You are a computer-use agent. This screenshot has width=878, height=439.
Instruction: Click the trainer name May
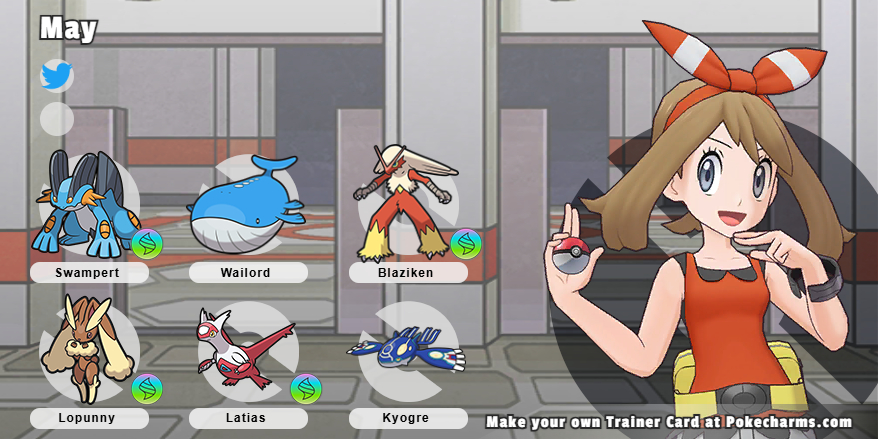click(68, 29)
